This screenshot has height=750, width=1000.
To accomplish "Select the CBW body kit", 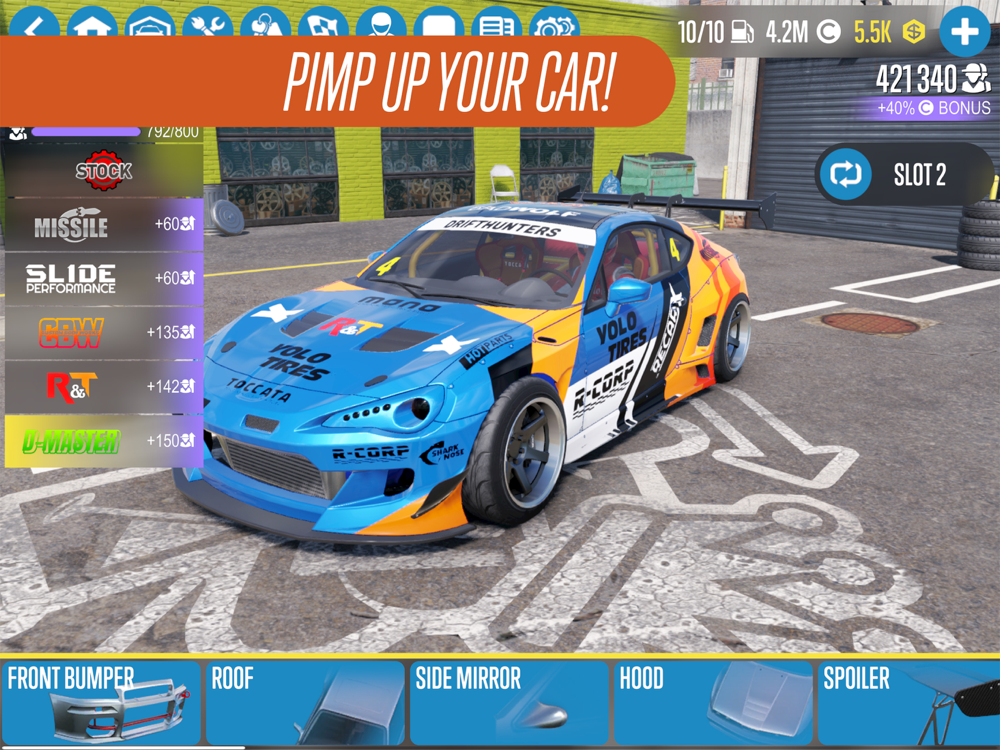I will coord(103,332).
